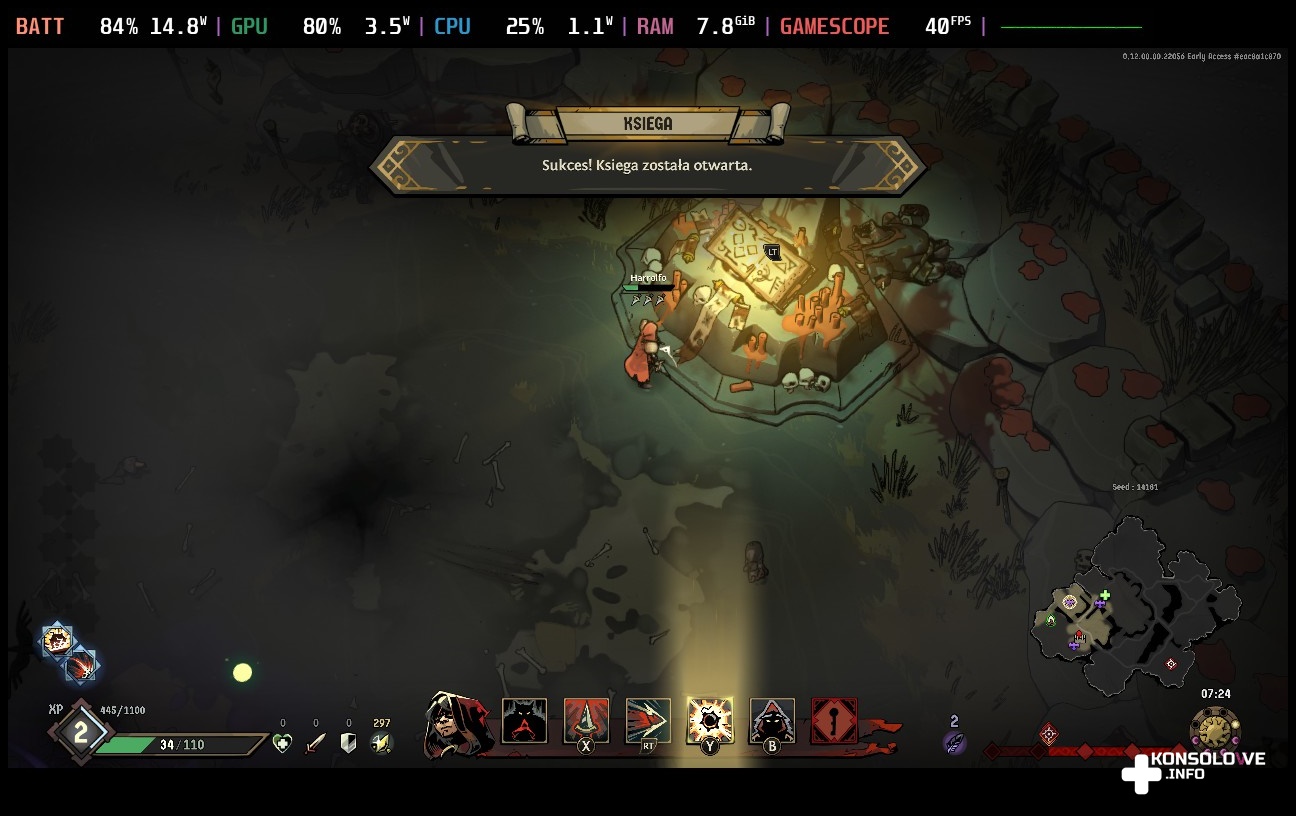Activate the black wolf ability
Screen dimensions: 1296x816
coord(524,721)
